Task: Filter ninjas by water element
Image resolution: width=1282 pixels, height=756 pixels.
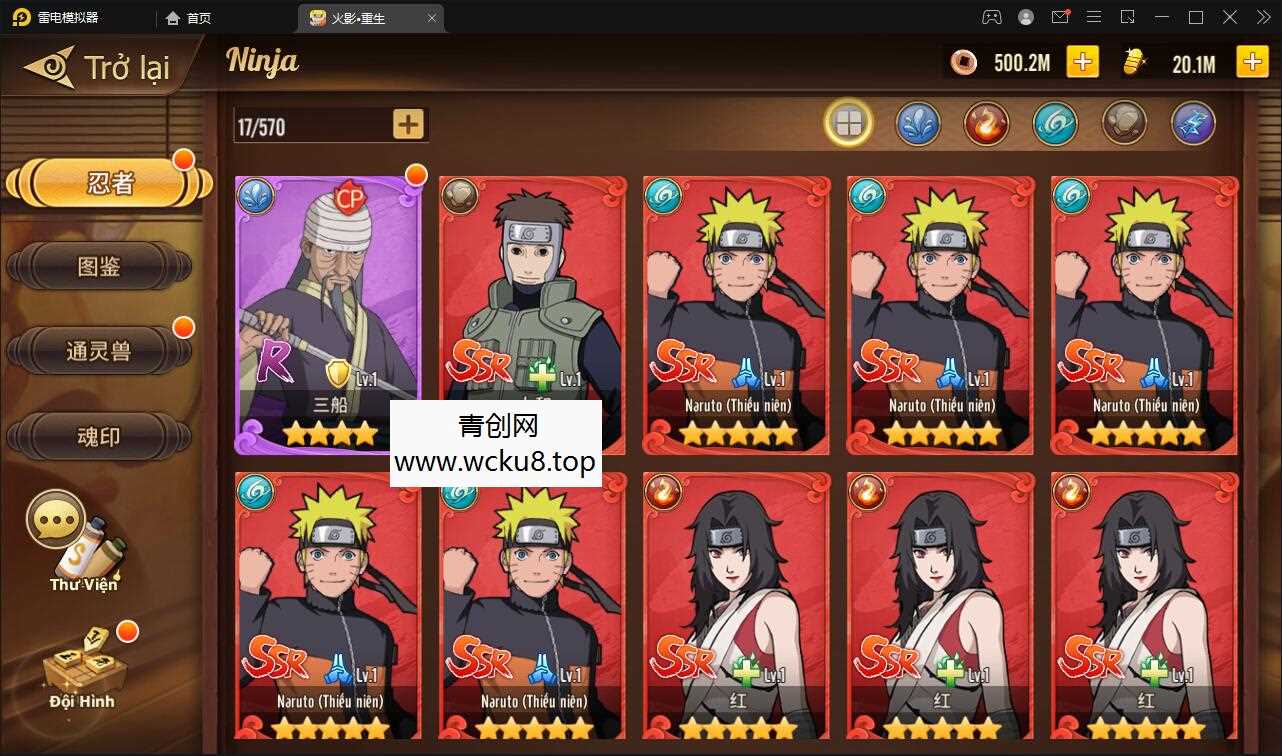Action: click(x=917, y=124)
